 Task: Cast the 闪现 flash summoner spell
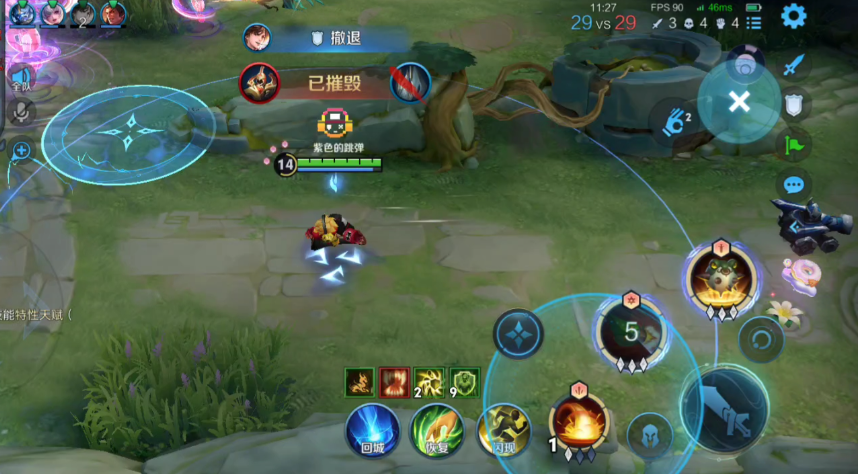pos(503,431)
